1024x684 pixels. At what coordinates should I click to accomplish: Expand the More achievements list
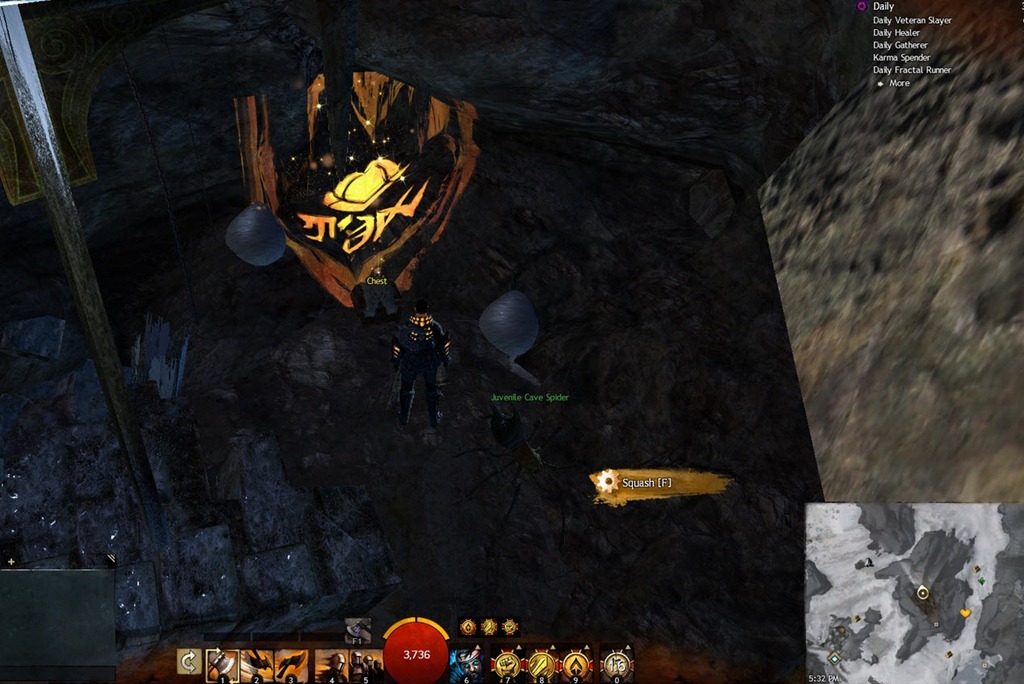tap(899, 83)
